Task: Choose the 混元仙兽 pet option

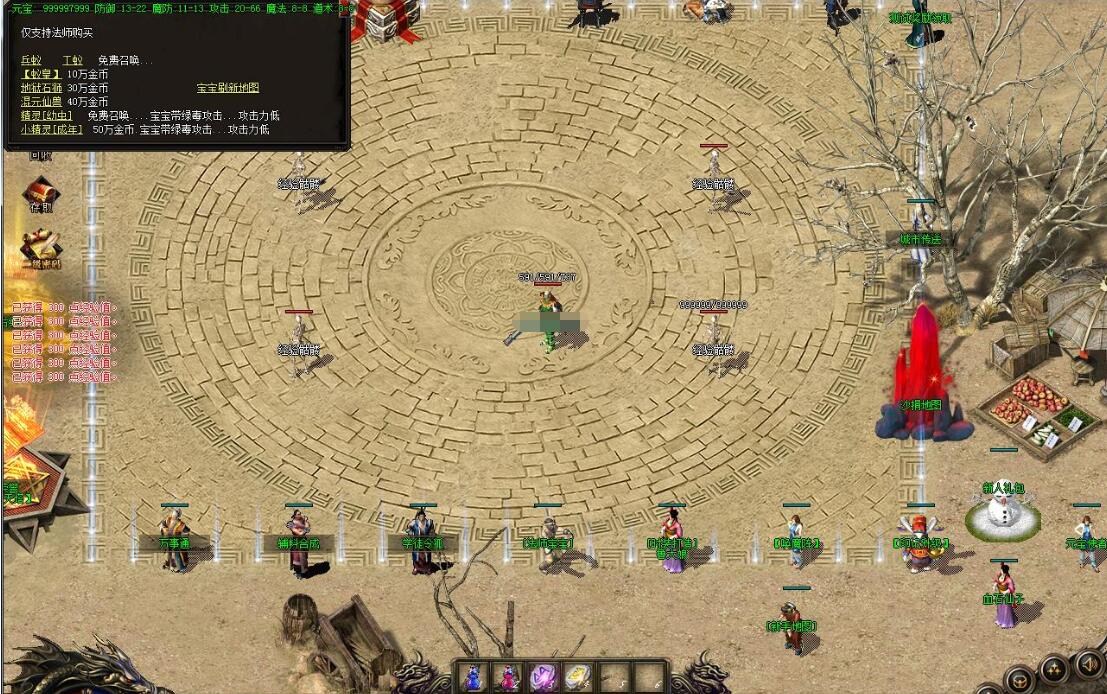Action: click(42, 102)
